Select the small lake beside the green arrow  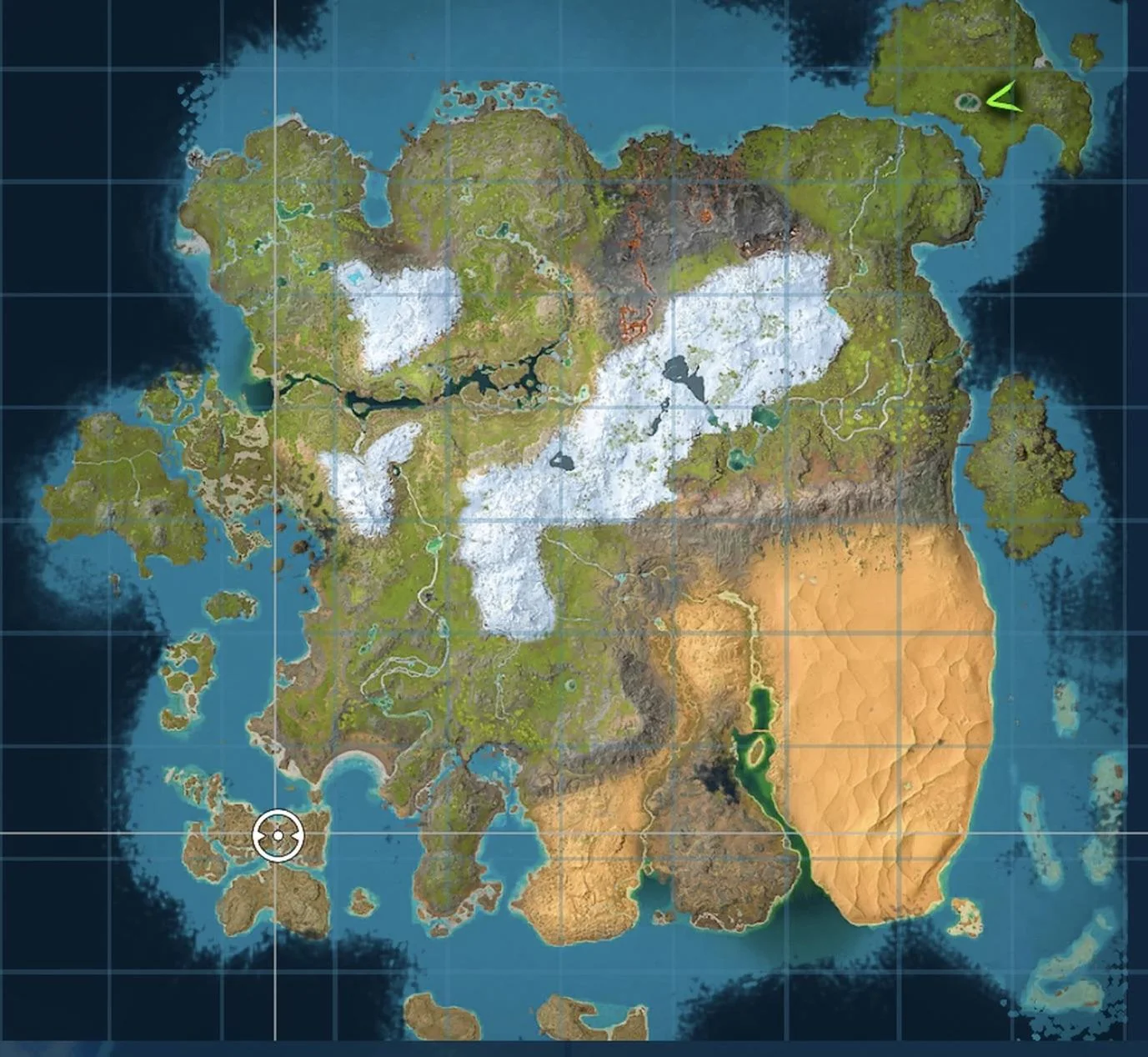click(965, 103)
